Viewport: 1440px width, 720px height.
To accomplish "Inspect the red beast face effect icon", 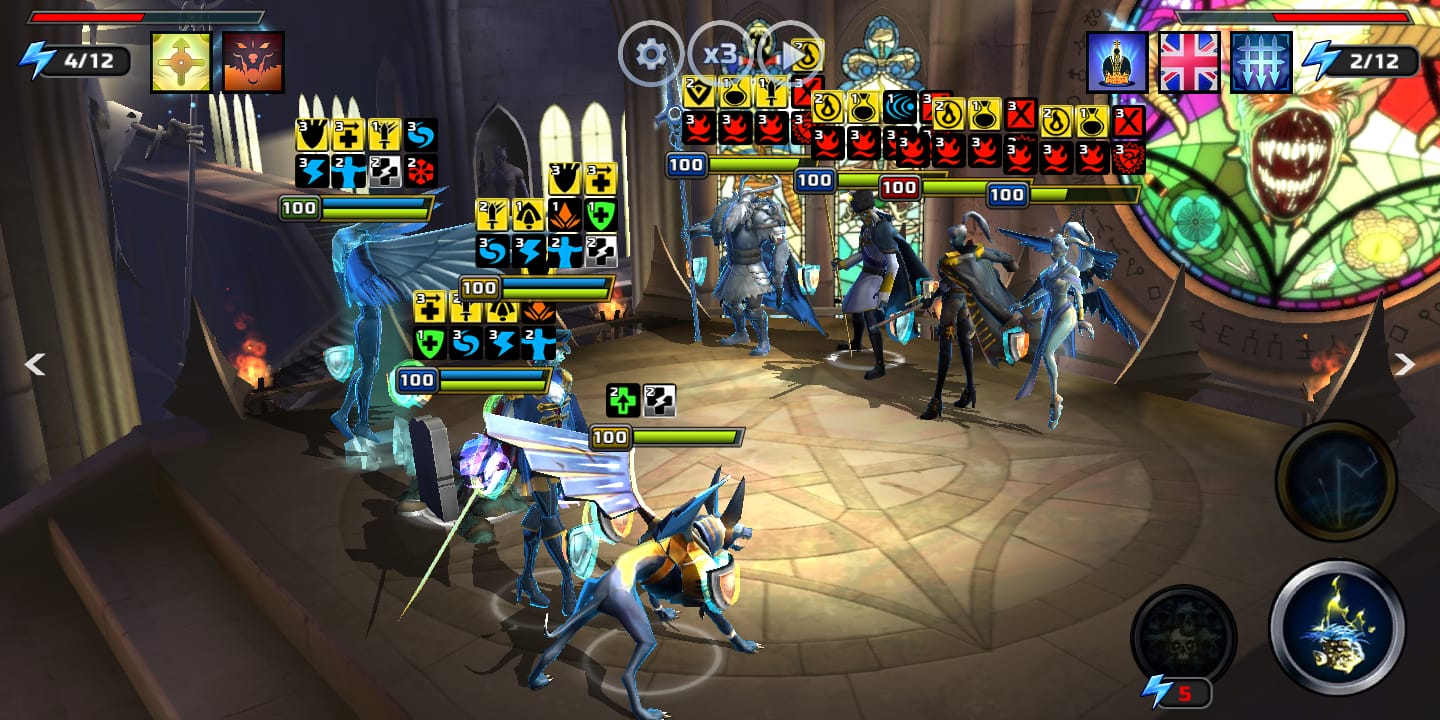I will point(253,62).
